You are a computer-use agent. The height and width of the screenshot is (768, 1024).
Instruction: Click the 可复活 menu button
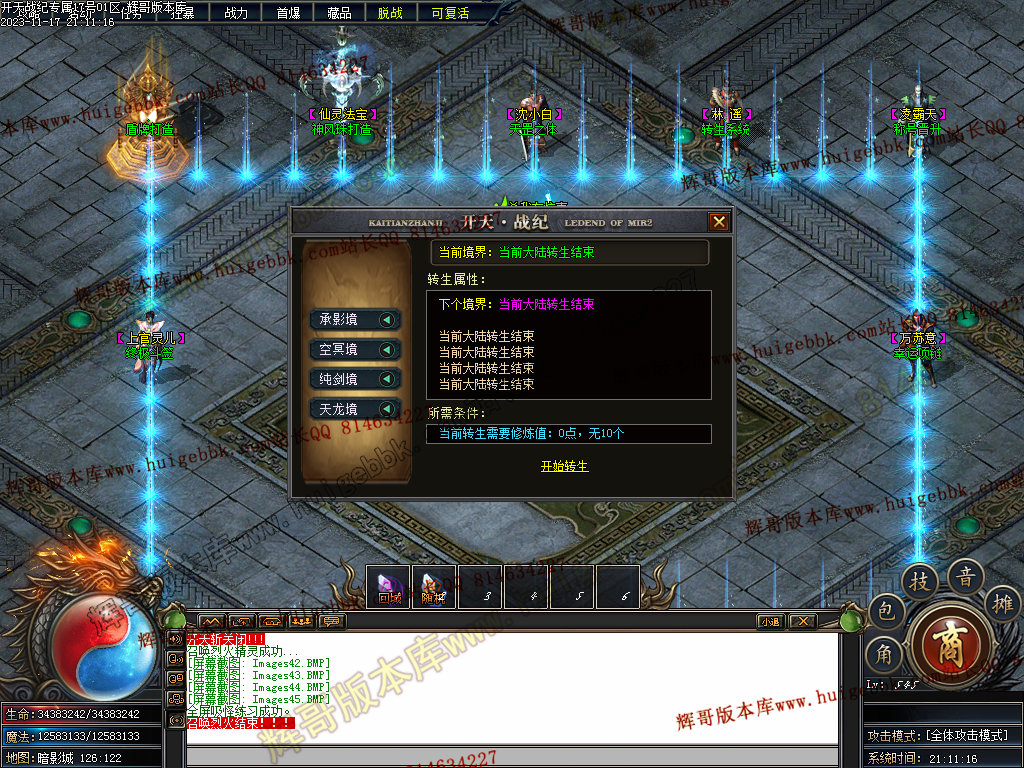[x=450, y=13]
